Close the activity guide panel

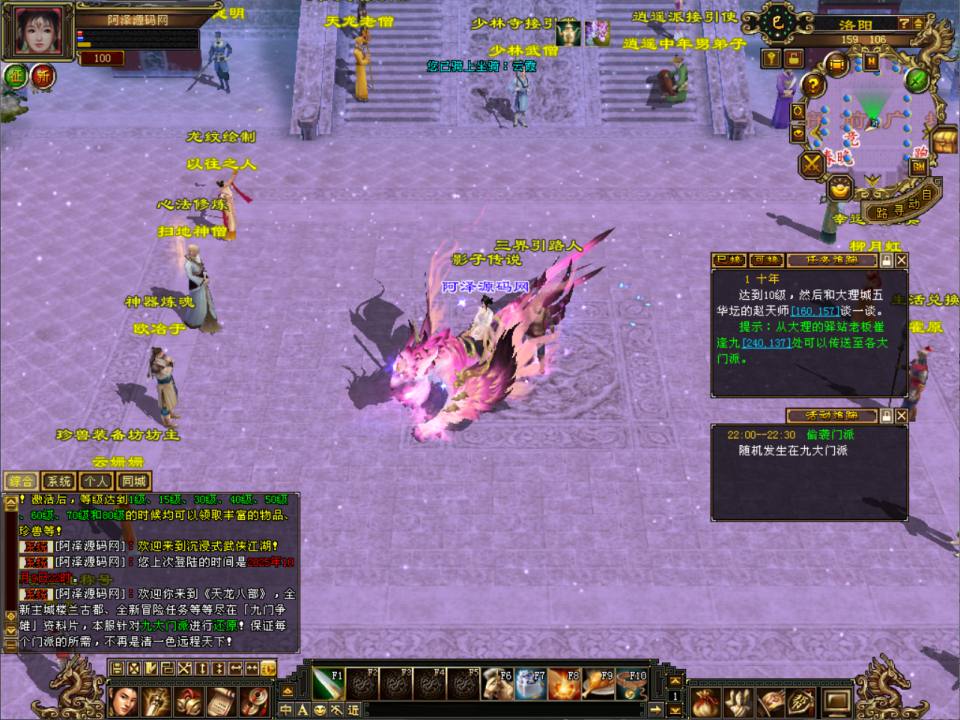point(901,415)
